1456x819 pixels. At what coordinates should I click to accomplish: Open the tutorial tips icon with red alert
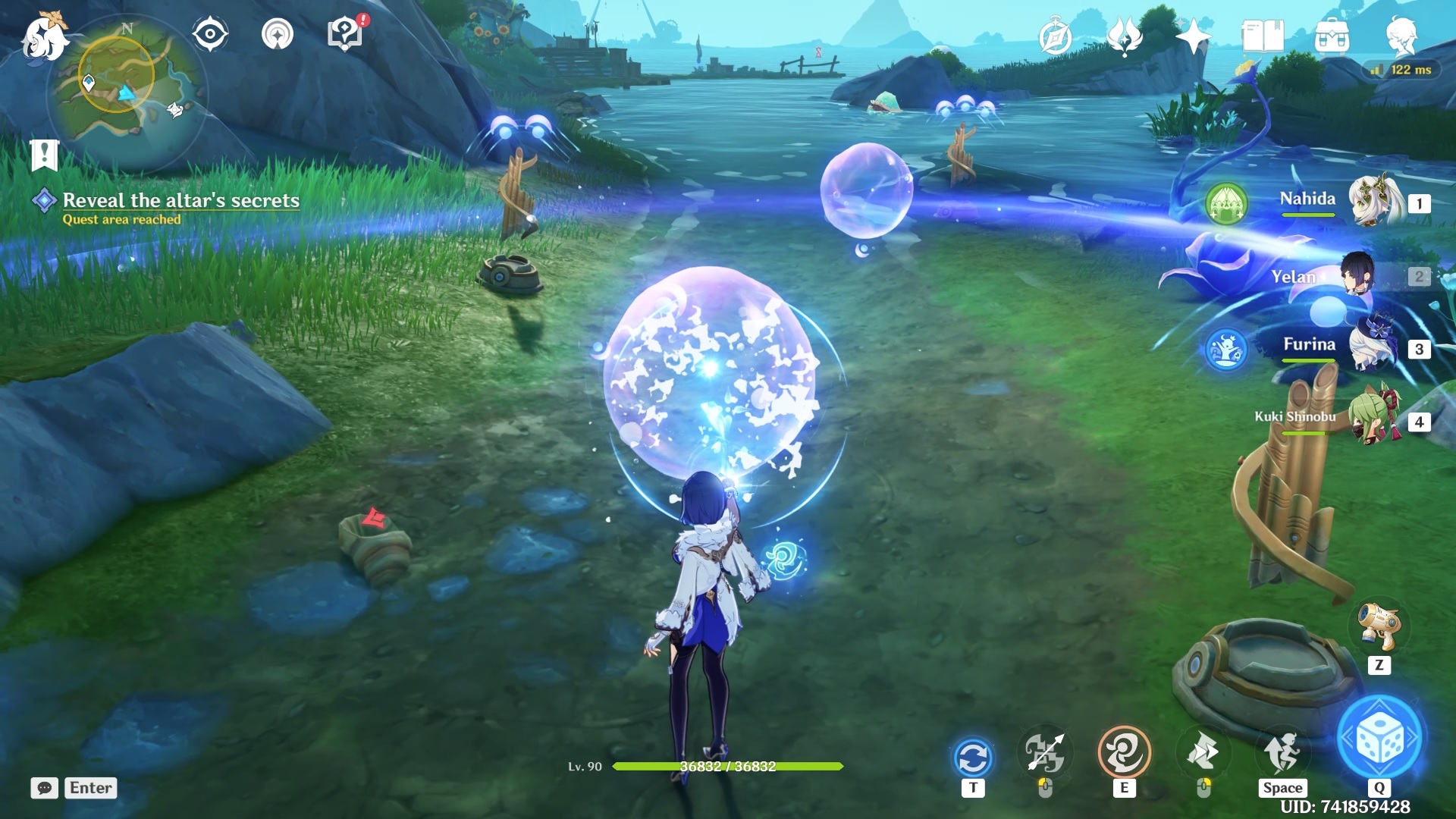(x=346, y=34)
